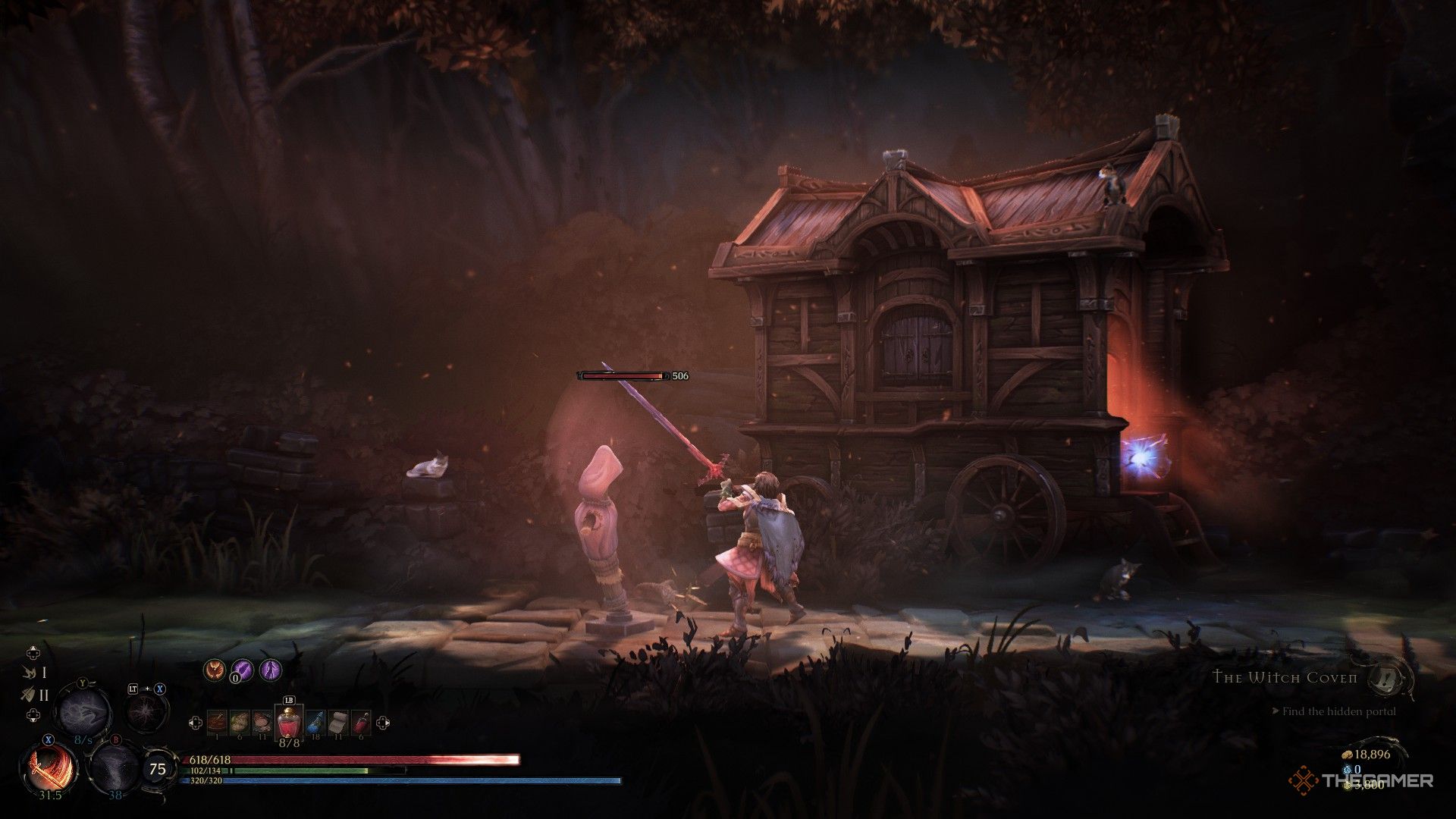This screenshot has height=819, width=1456.
Task: Inspect the fiery phoenix buff icon
Action: pyautogui.click(x=215, y=670)
